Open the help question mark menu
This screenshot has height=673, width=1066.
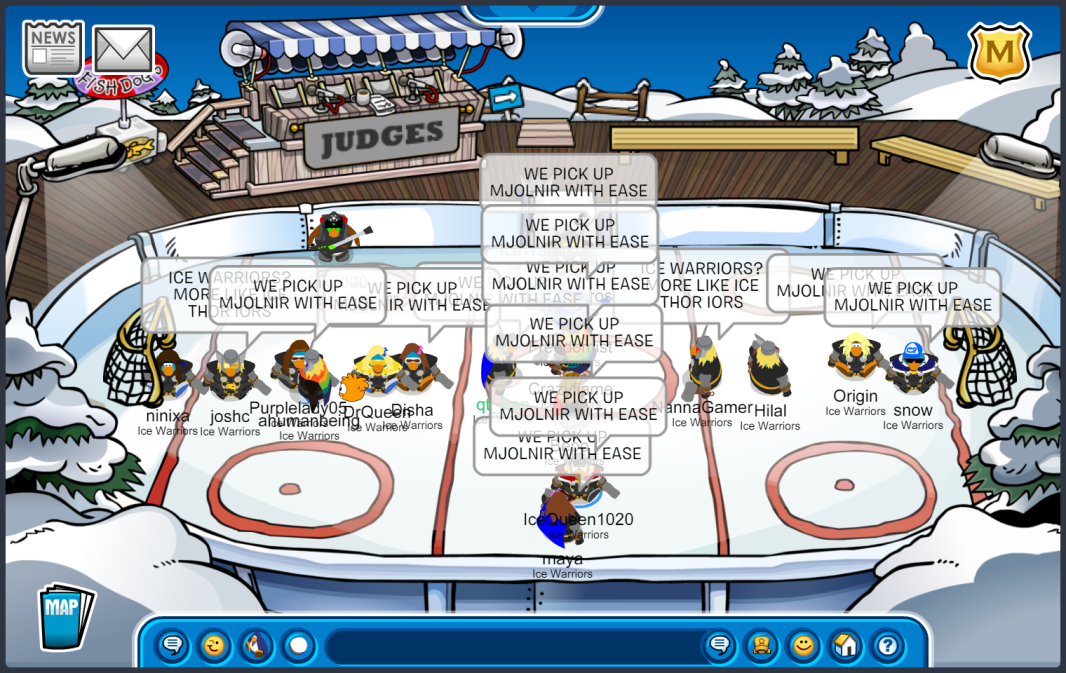[887, 646]
